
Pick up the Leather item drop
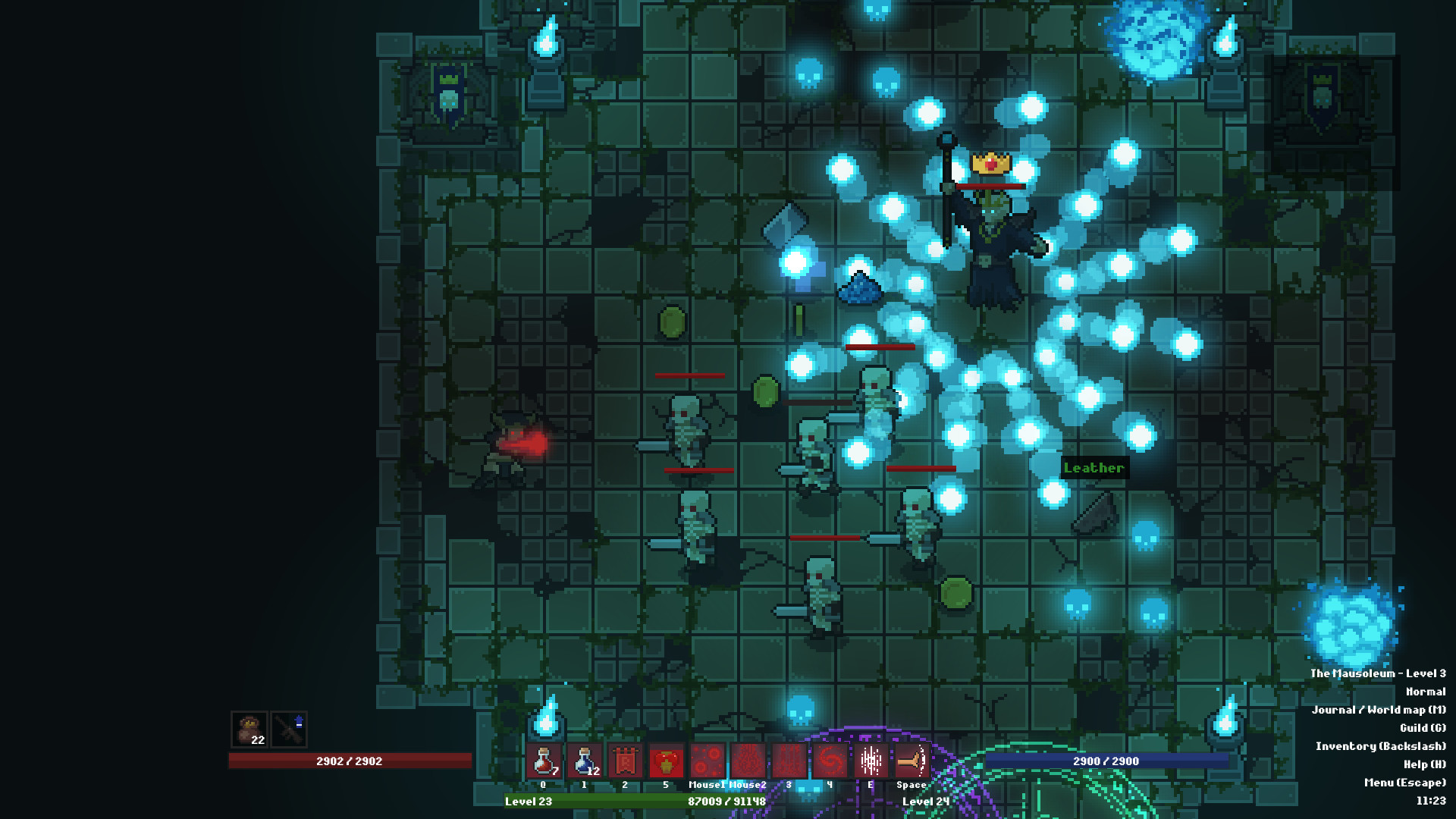point(1094,468)
